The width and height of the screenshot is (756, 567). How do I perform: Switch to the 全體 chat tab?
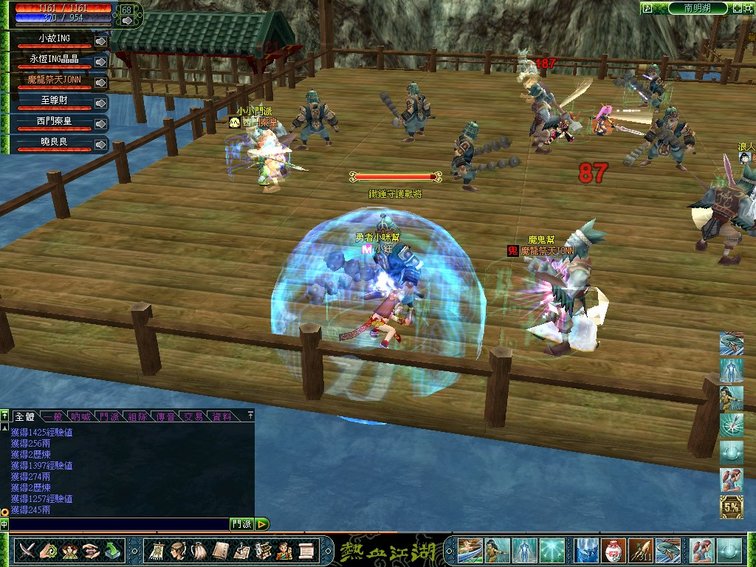click(x=22, y=415)
